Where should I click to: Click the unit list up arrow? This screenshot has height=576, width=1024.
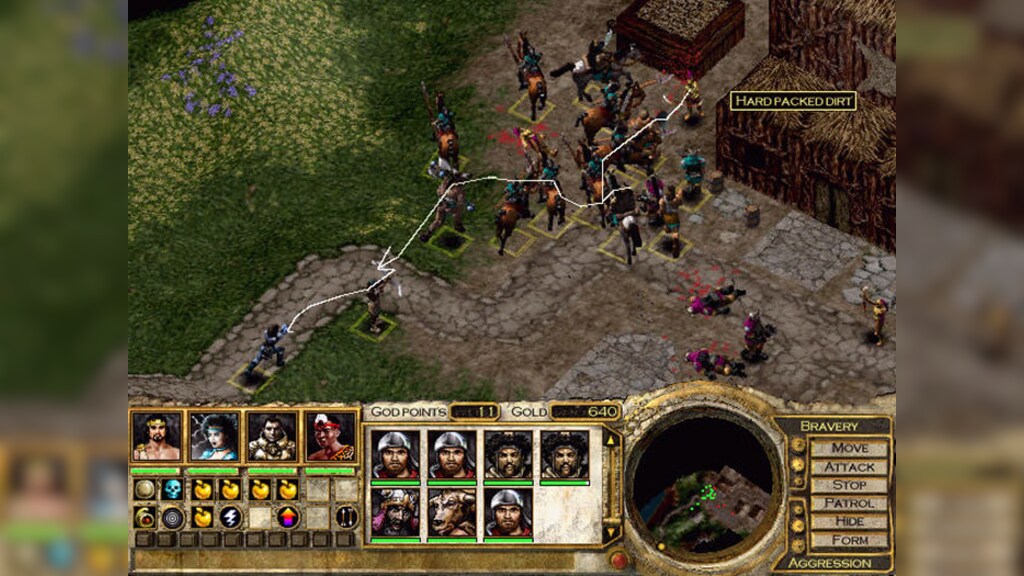612,437
